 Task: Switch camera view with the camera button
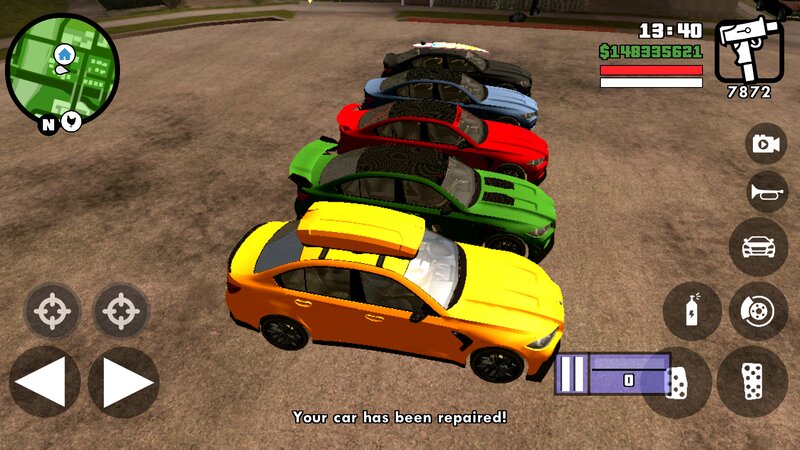766,144
